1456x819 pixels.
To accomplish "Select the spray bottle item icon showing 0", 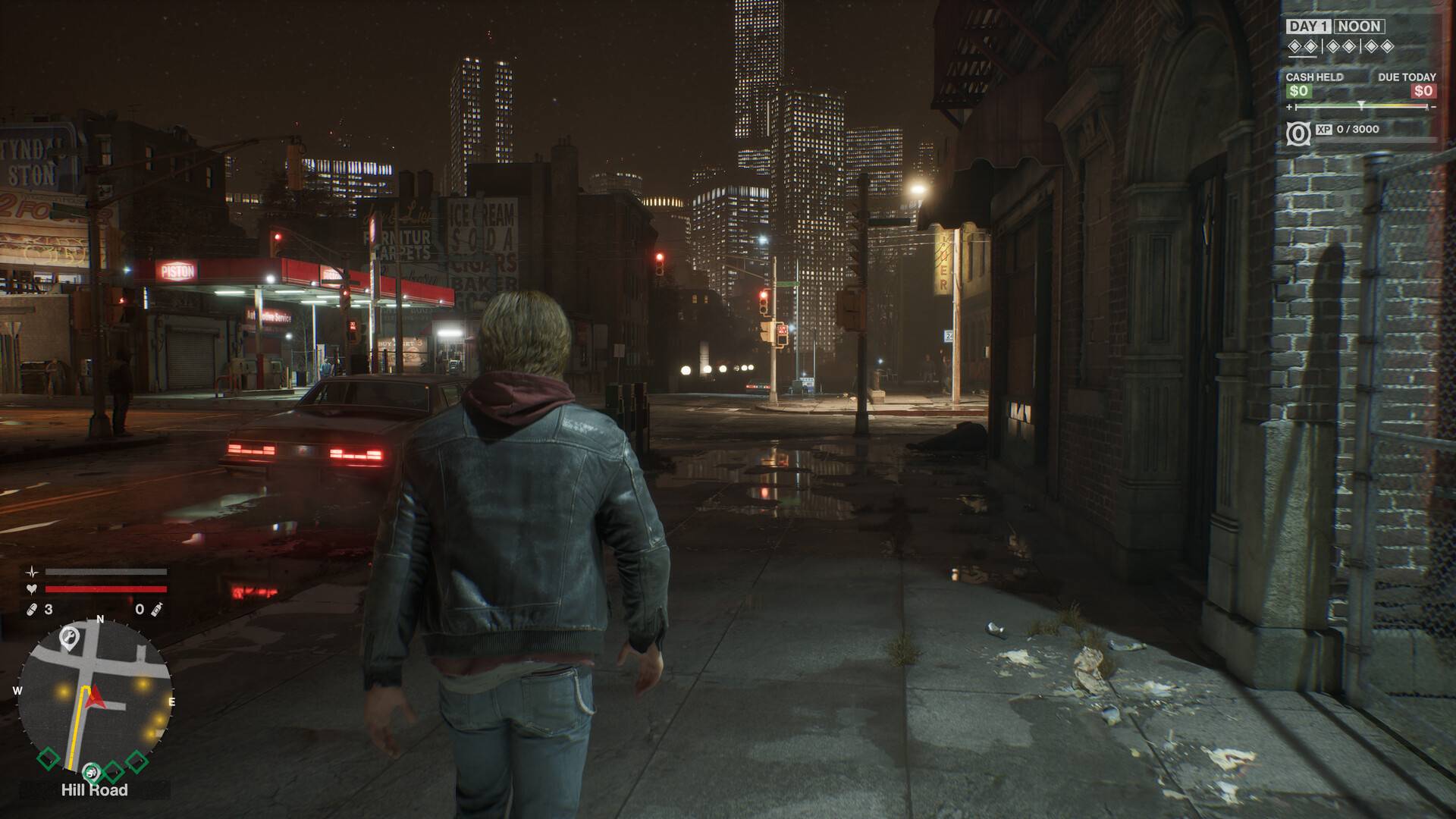I will [156, 610].
